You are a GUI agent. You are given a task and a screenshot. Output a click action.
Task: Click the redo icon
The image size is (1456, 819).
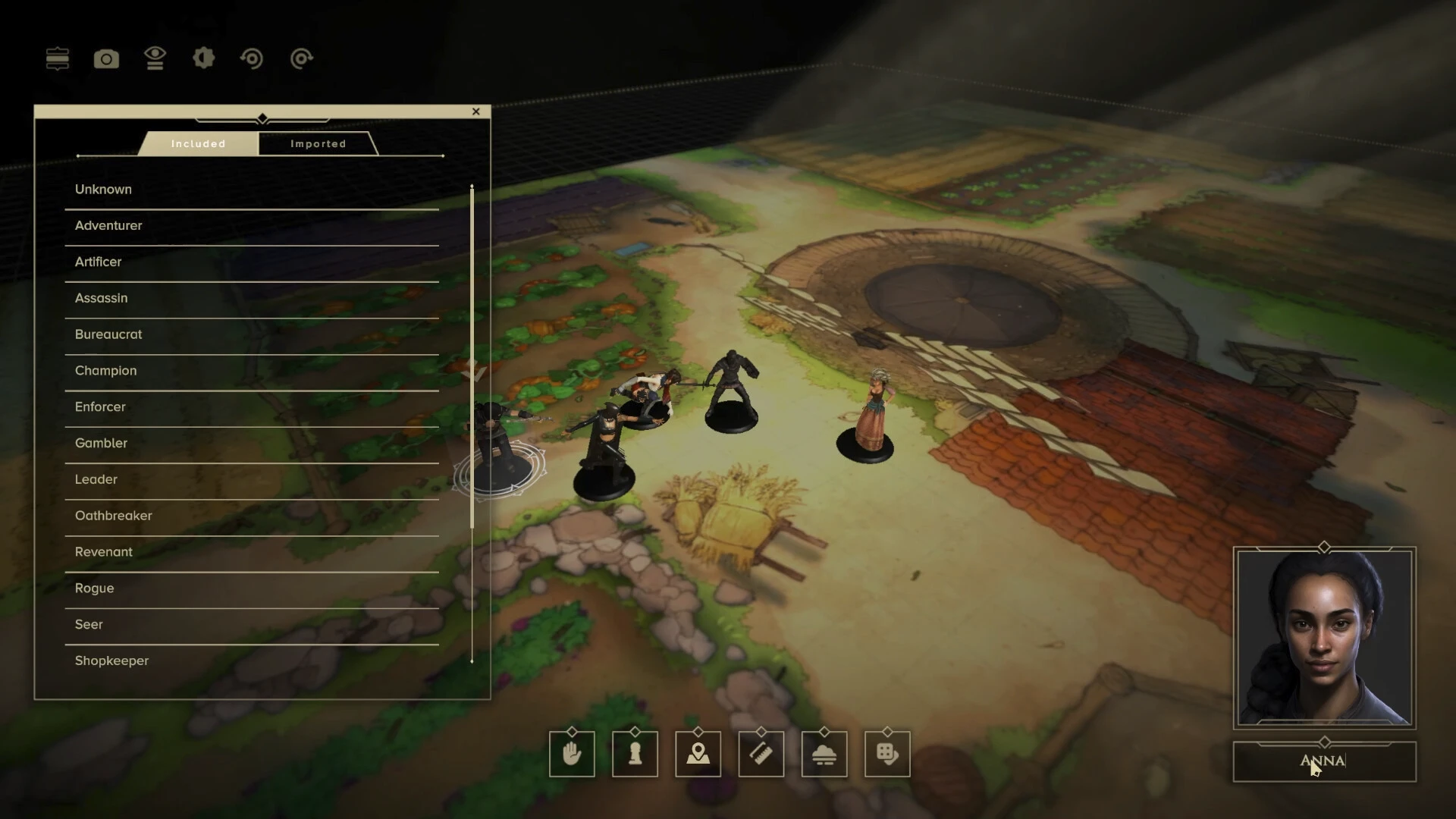pos(301,58)
